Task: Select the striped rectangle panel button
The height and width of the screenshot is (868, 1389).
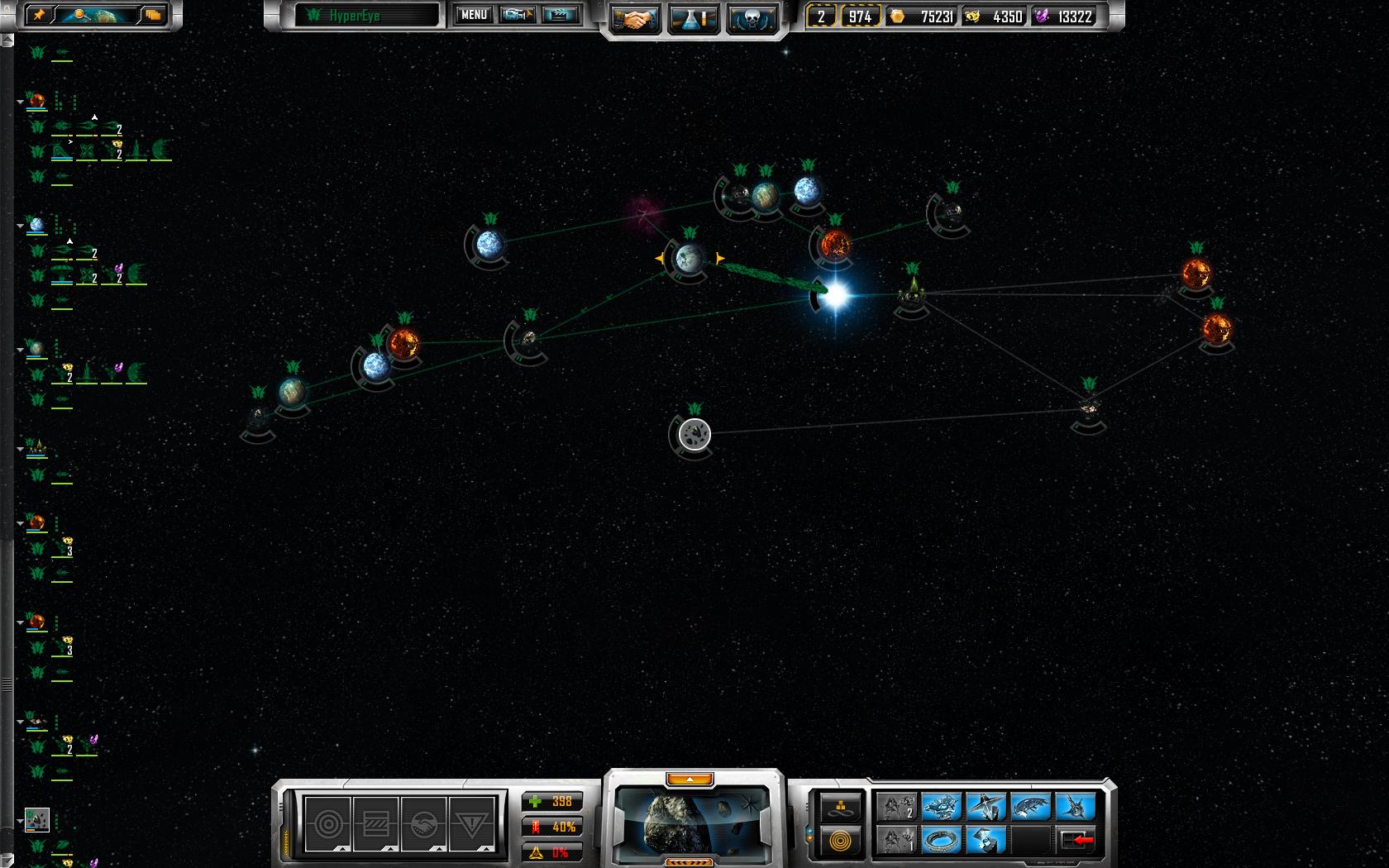Action: point(375,823)
